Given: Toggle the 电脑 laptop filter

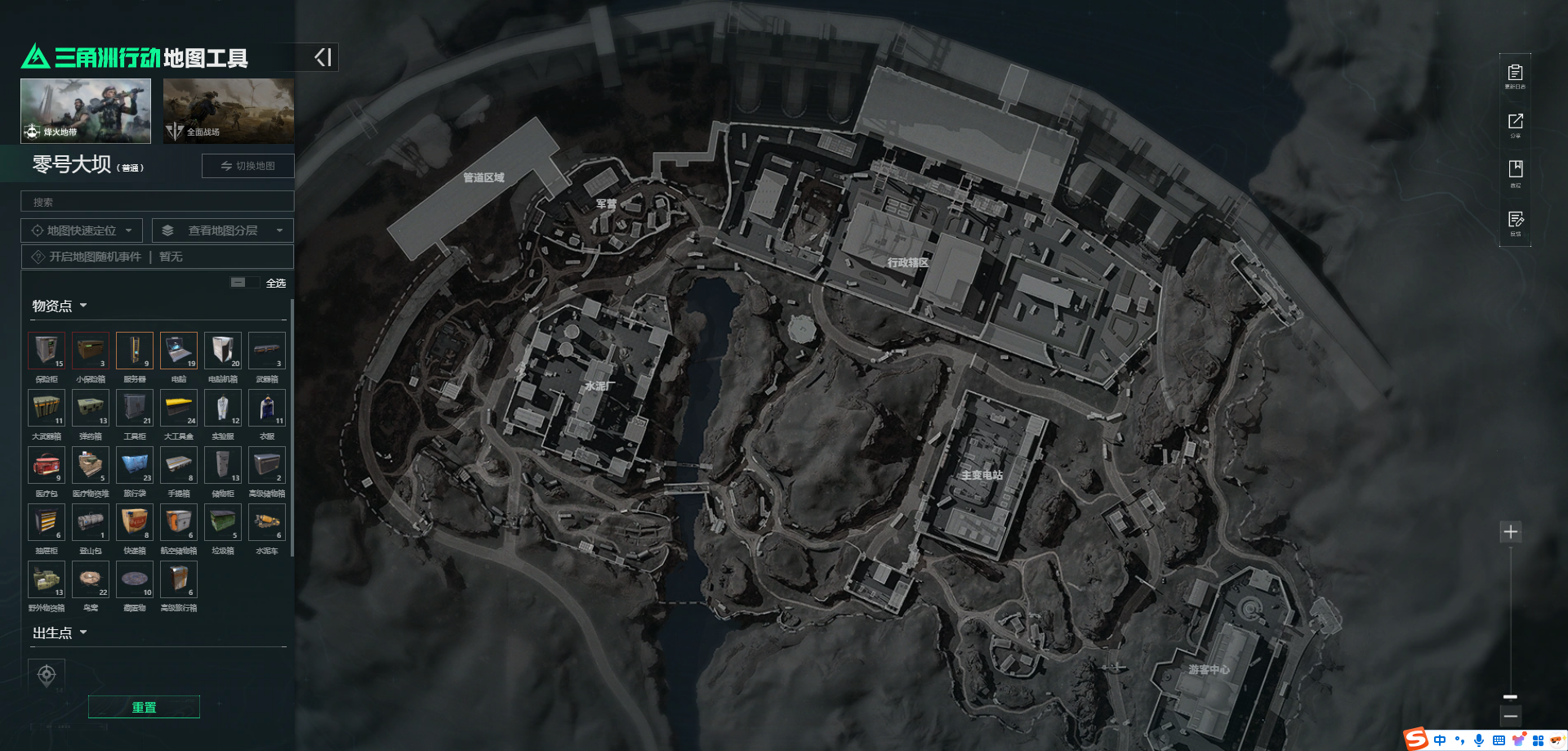Looking at the screenshot, I should pos(179,351).
